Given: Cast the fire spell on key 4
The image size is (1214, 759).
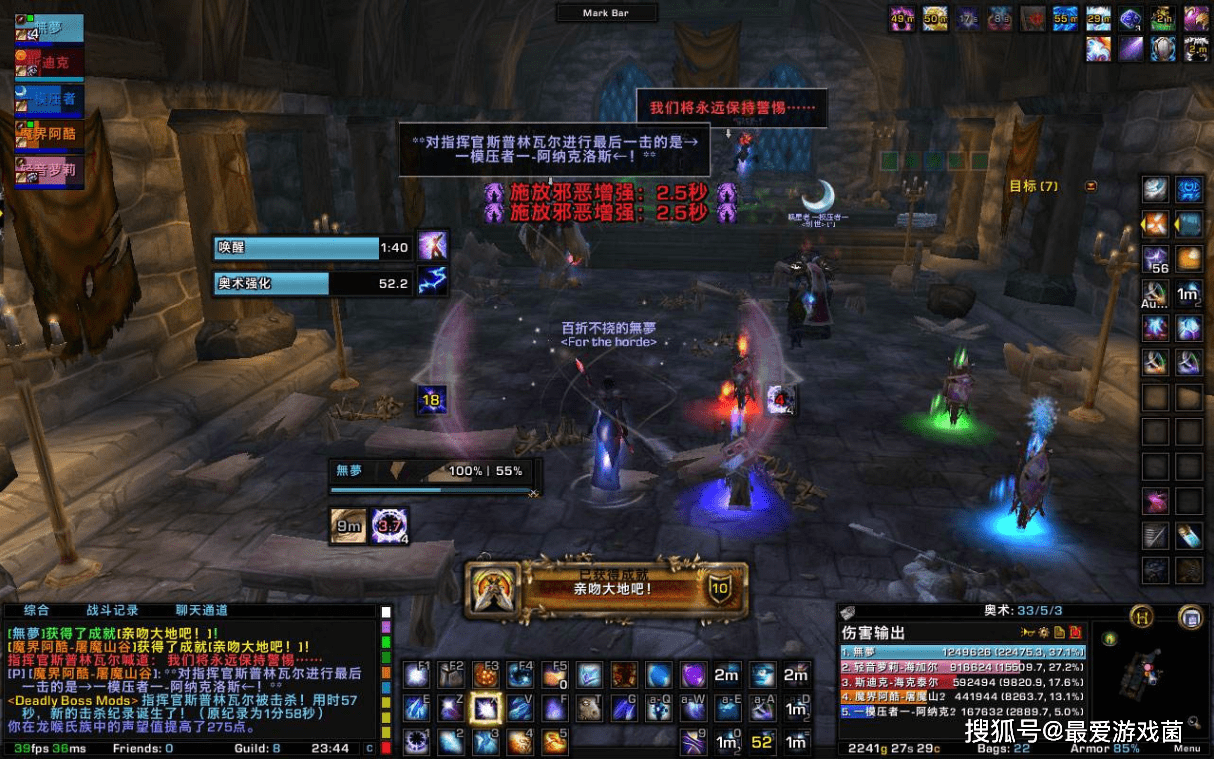Looking at the screenshot, I should coord(520,742).
